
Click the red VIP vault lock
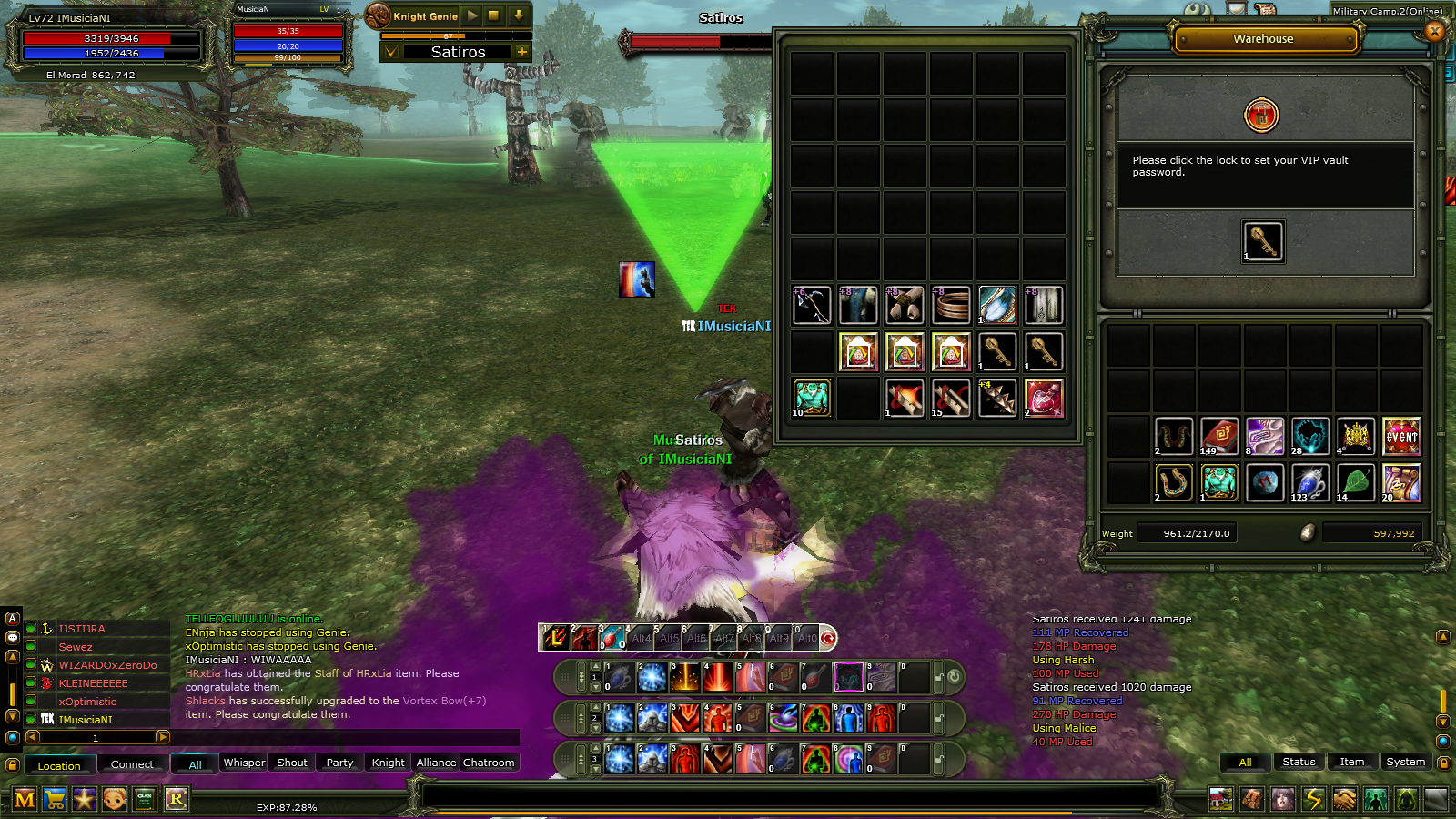(x=1261, y=116)
